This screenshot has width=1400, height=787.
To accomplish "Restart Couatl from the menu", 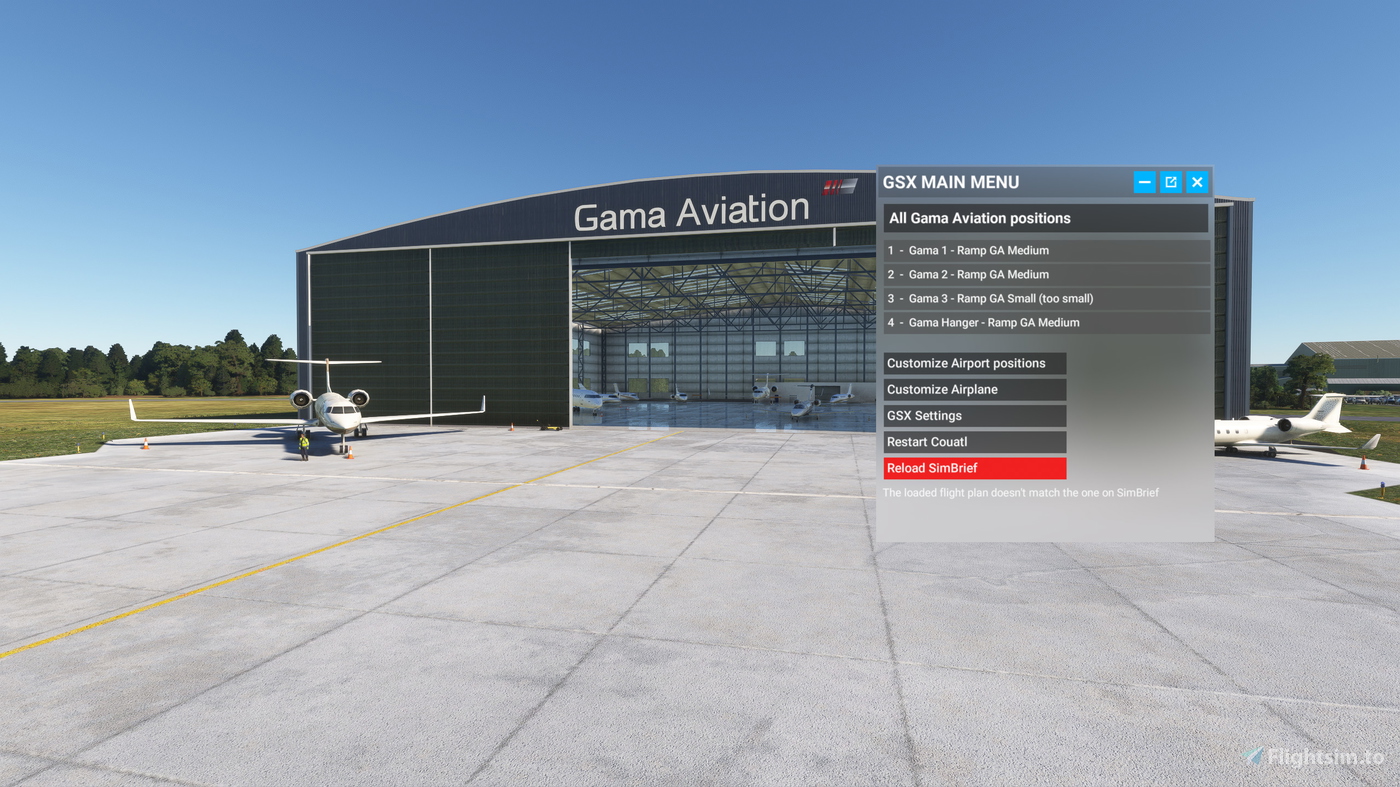I will (975, 441).
